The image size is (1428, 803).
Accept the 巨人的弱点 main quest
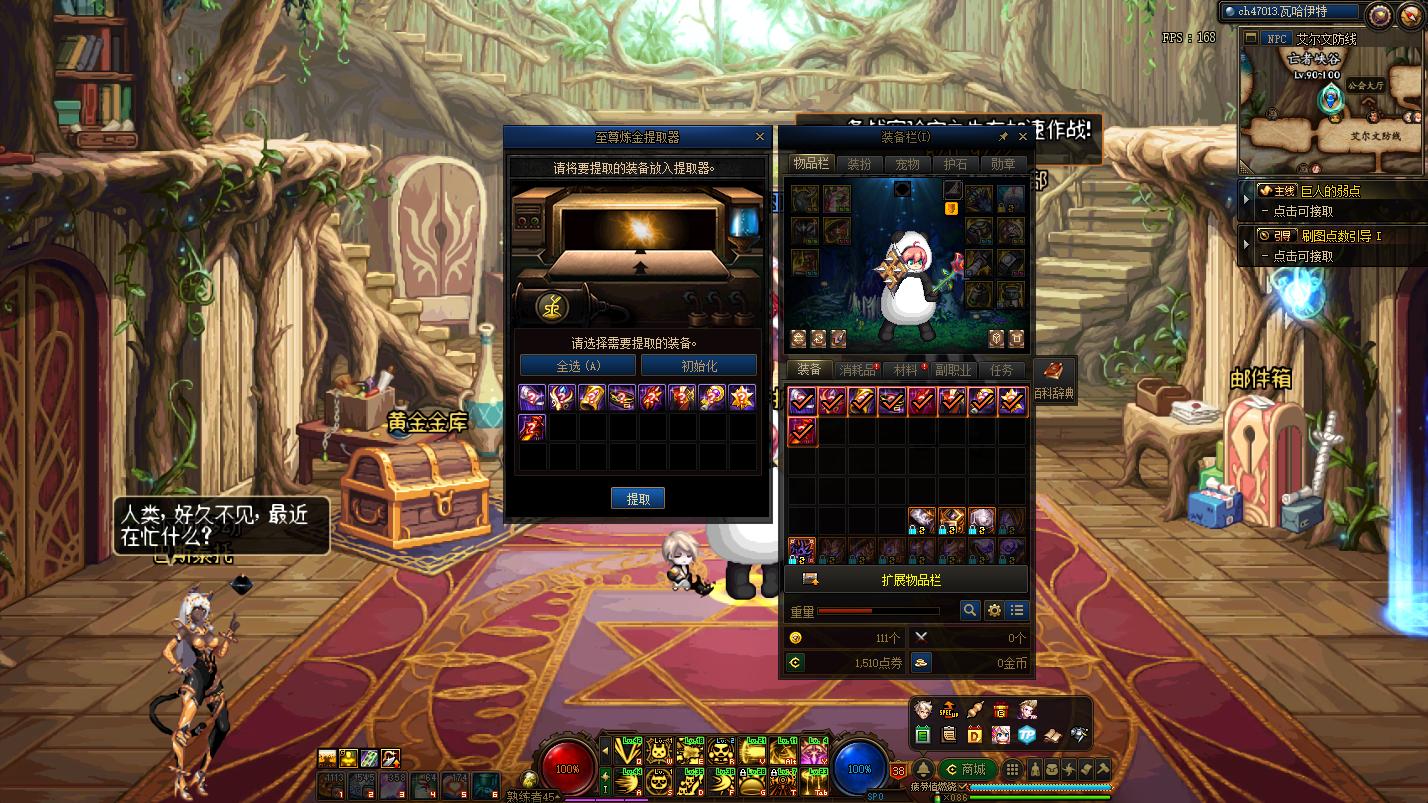tap(1330, 191)
